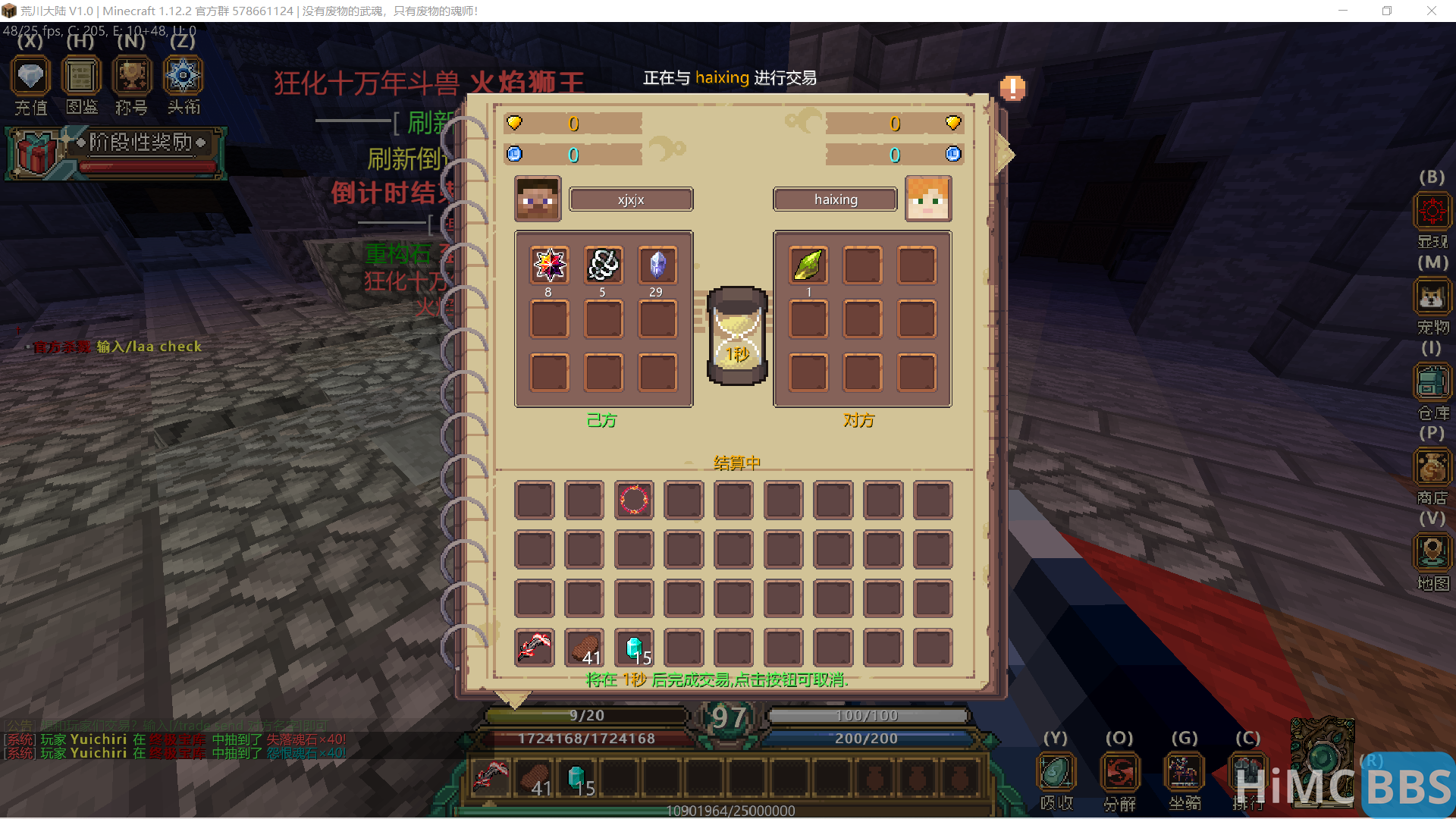Viewport: 1456px width, 819px height.
Task: Toggle ready state on your trade side 己方
Action: point(602,421)
